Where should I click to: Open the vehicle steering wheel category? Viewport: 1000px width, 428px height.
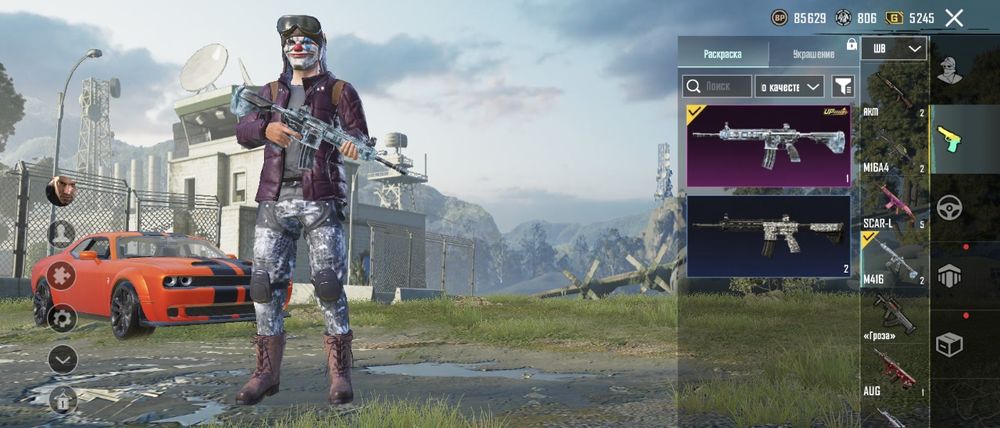pos(949,207)
